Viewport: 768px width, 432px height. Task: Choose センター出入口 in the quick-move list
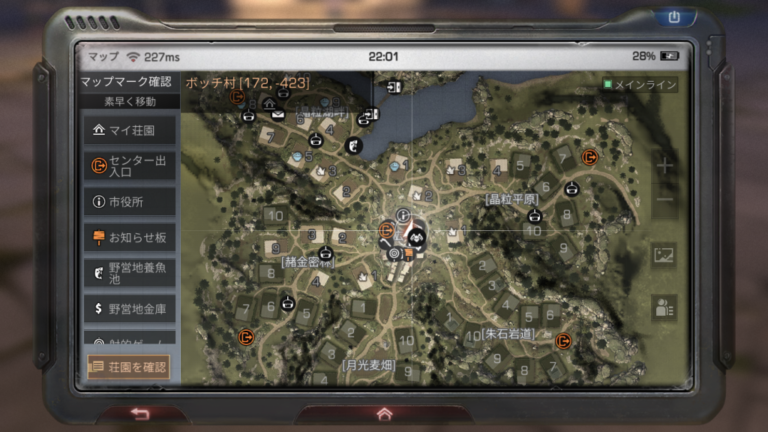point(129,166)
